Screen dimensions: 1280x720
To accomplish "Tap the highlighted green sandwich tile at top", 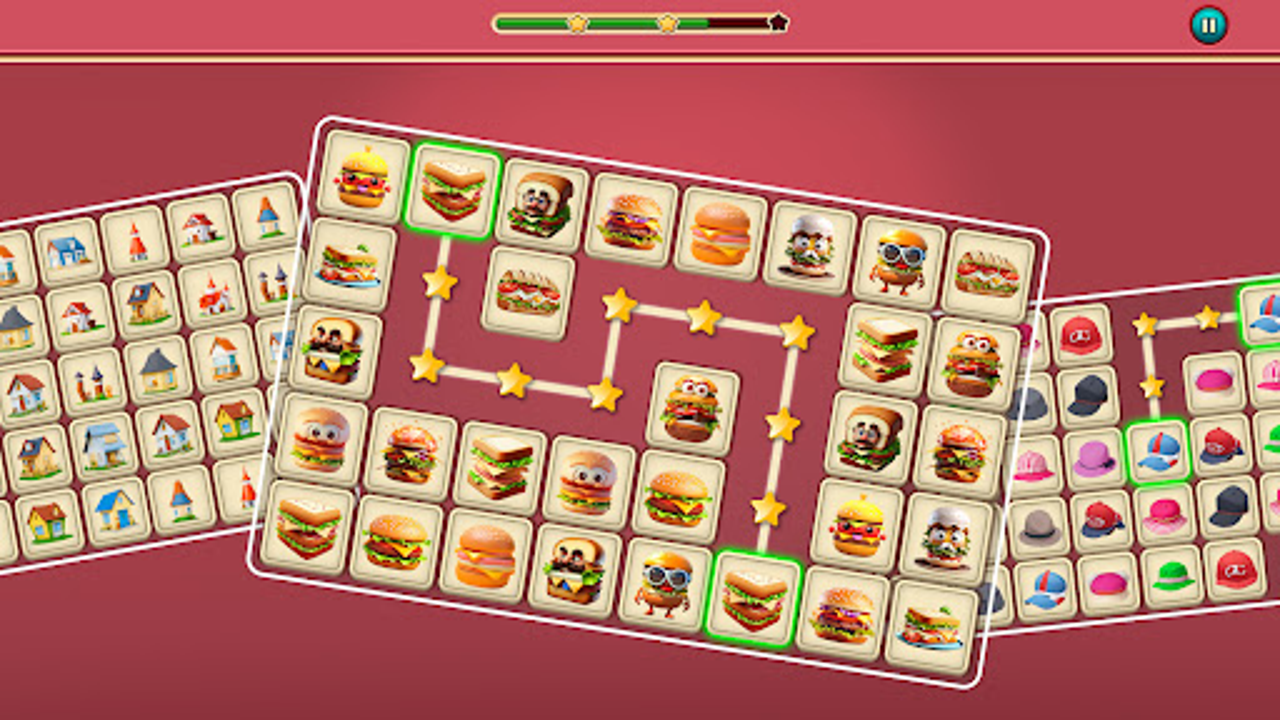I will 452,190.
